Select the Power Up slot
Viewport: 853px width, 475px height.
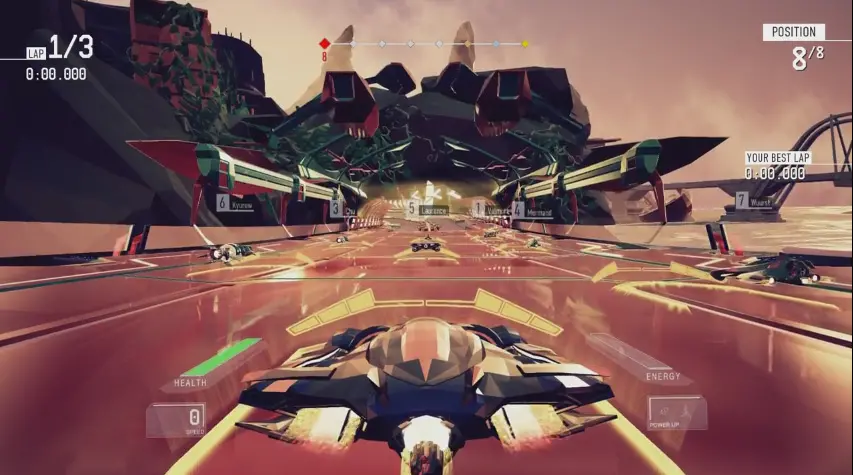pos(676,414)
